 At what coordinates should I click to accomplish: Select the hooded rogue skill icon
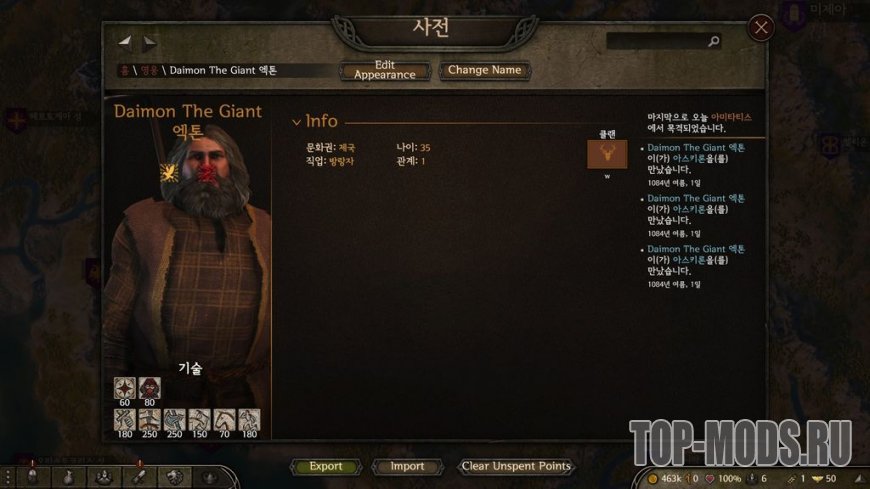[149, 387]
